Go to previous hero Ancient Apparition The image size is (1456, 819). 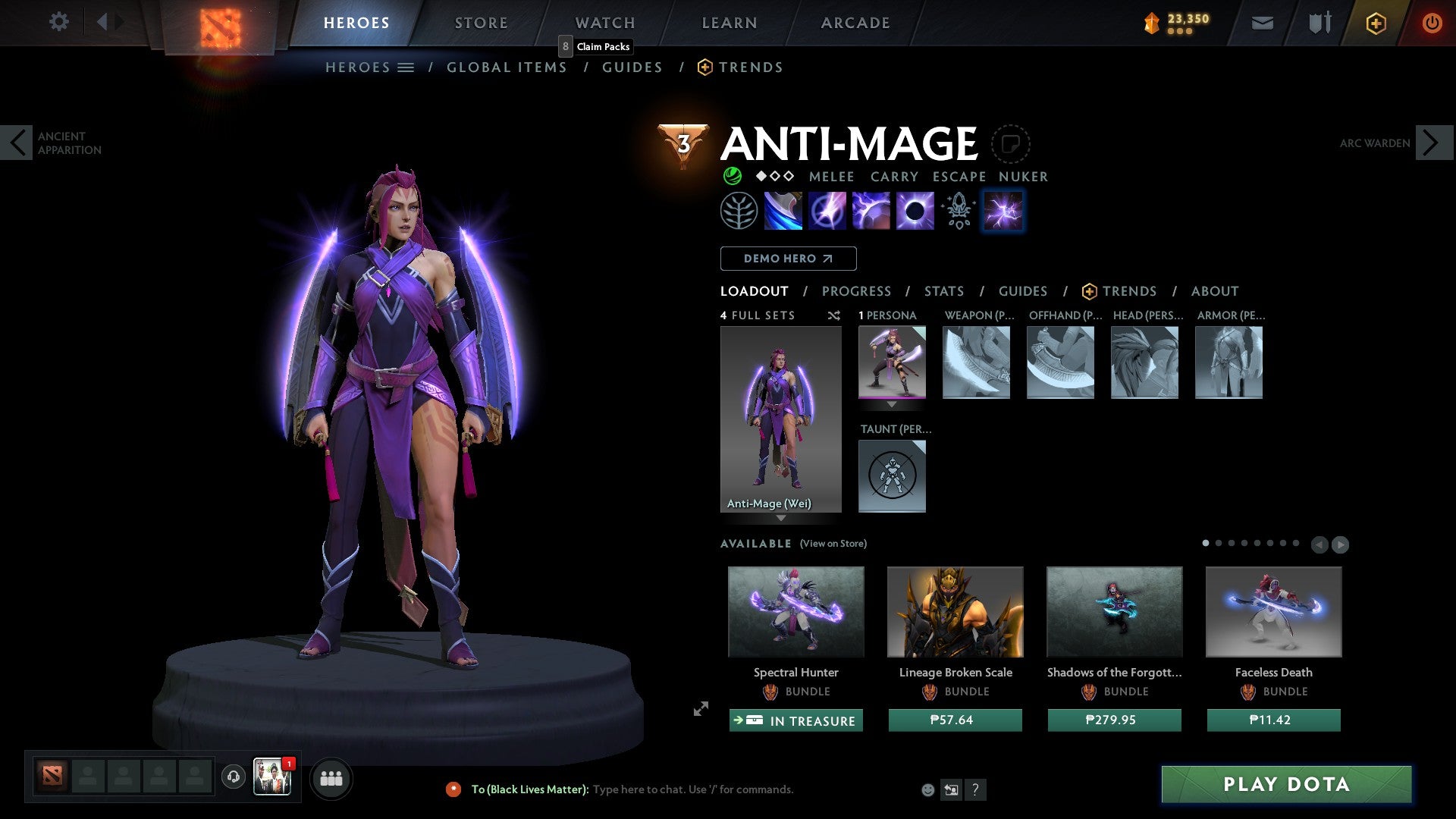[17, 143]
